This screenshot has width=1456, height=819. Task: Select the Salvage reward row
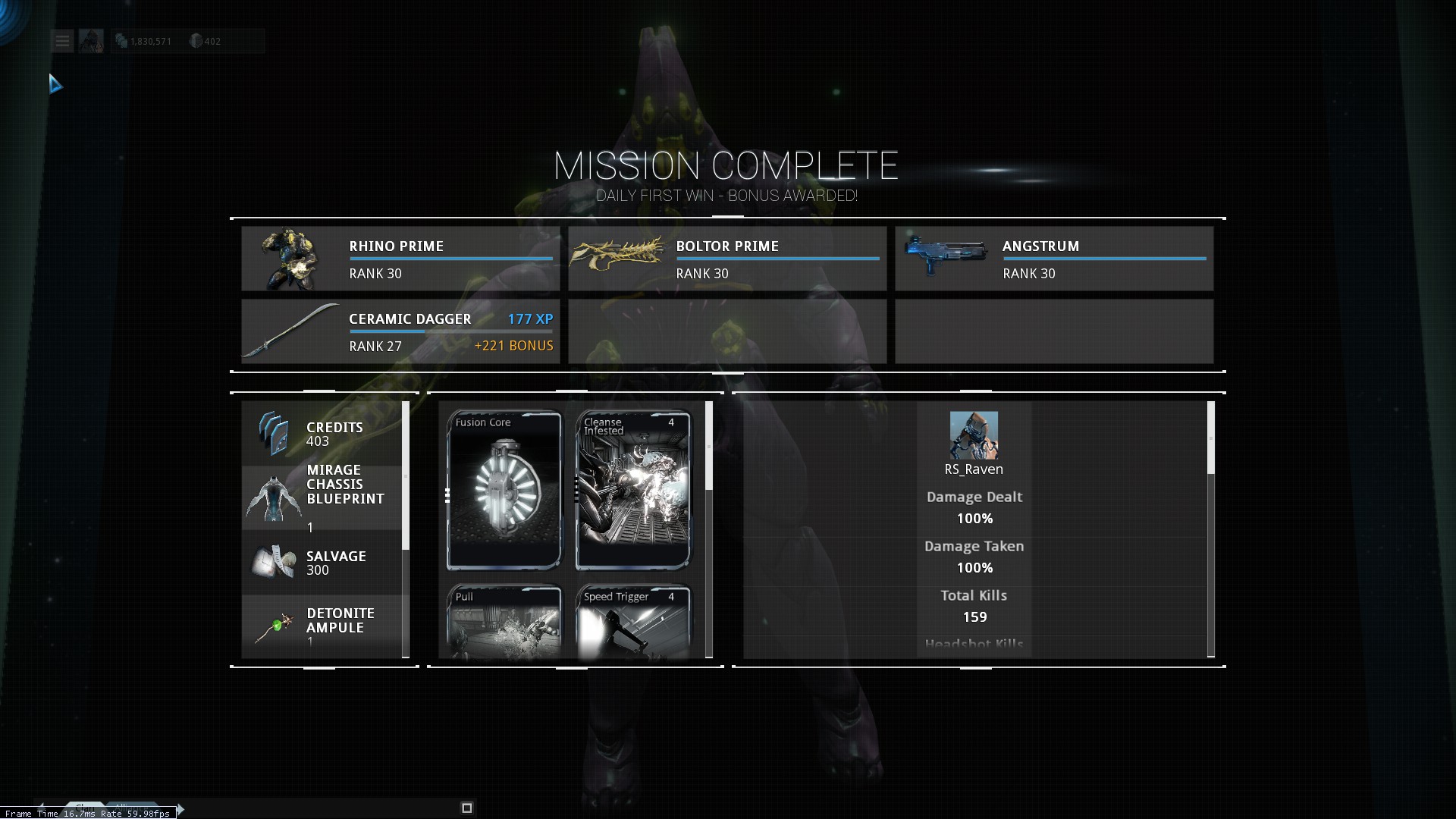[x=322, y=563]
